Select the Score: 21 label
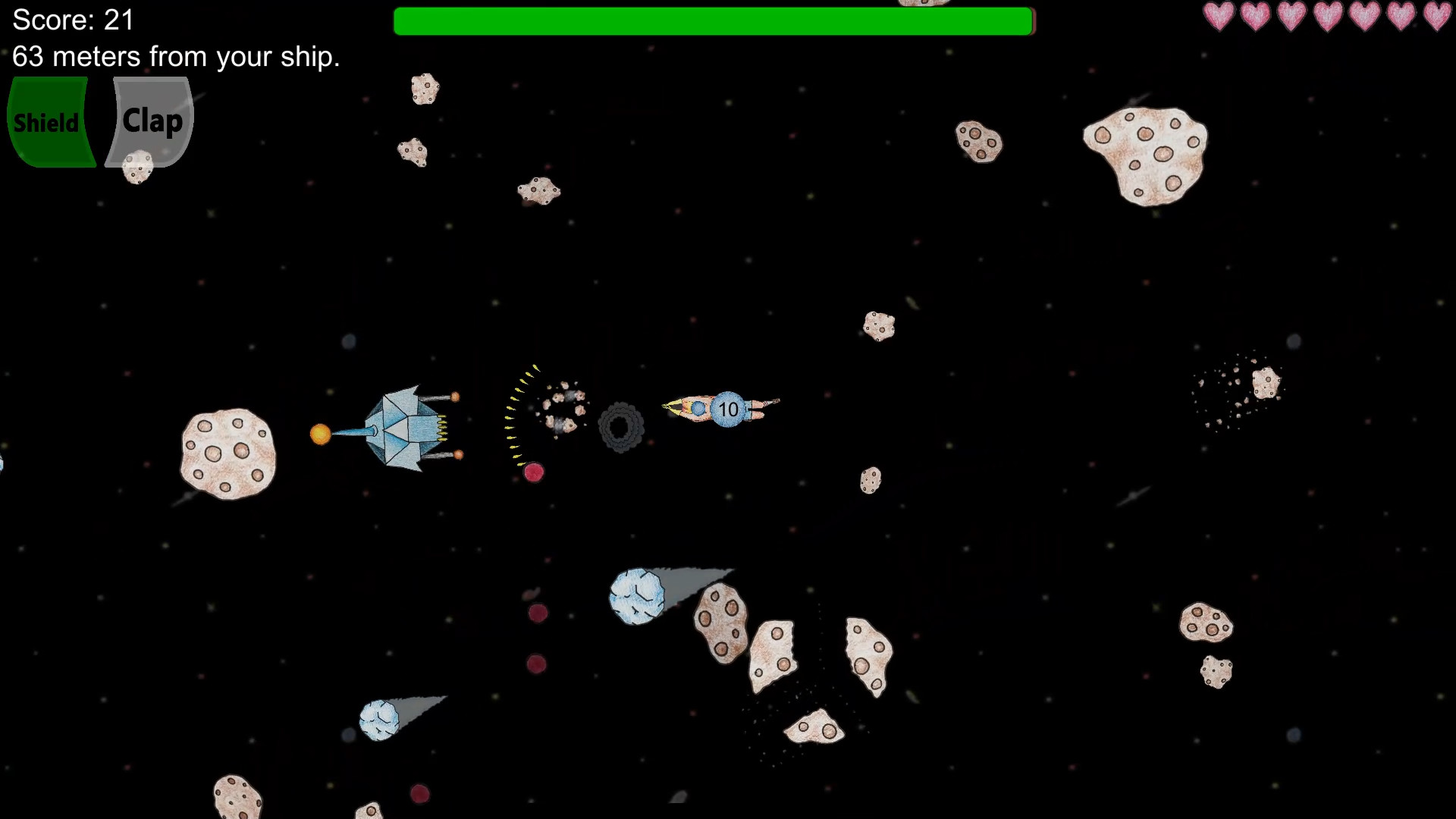The image size is (1456, 819). pyautogui.click(x=72, y=20)
